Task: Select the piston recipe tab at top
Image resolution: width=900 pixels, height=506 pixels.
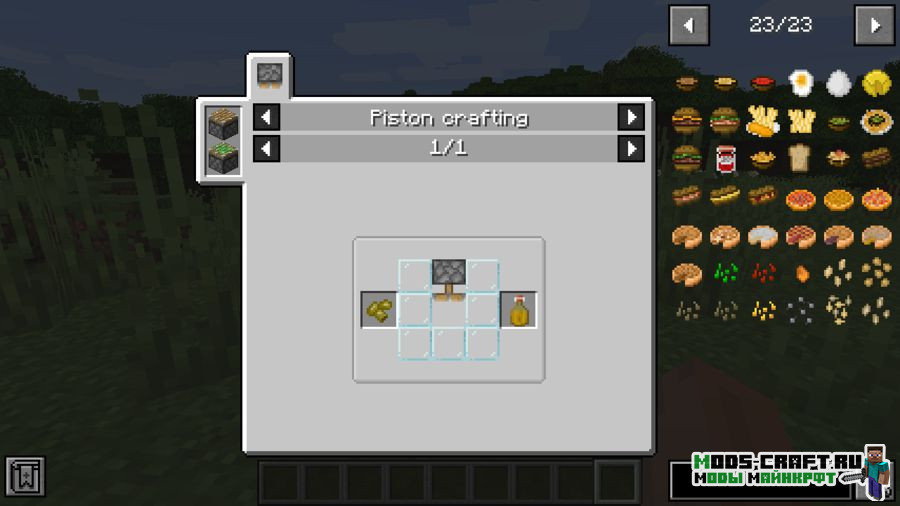Action: click(268, 75)
